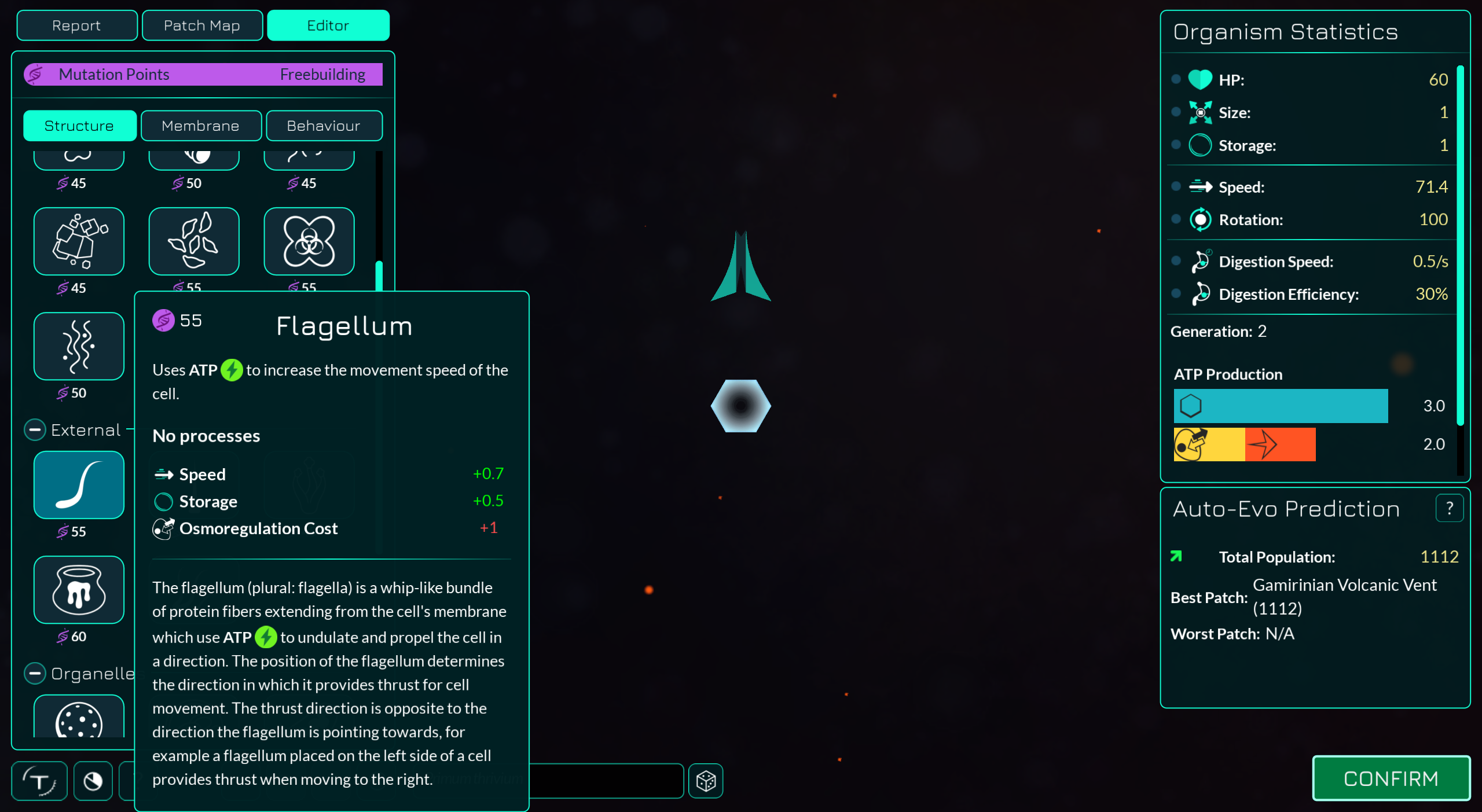Select the 45 MP part with cube cluster icon
This screenshot has height=812, width=1482.
(79, 241)
